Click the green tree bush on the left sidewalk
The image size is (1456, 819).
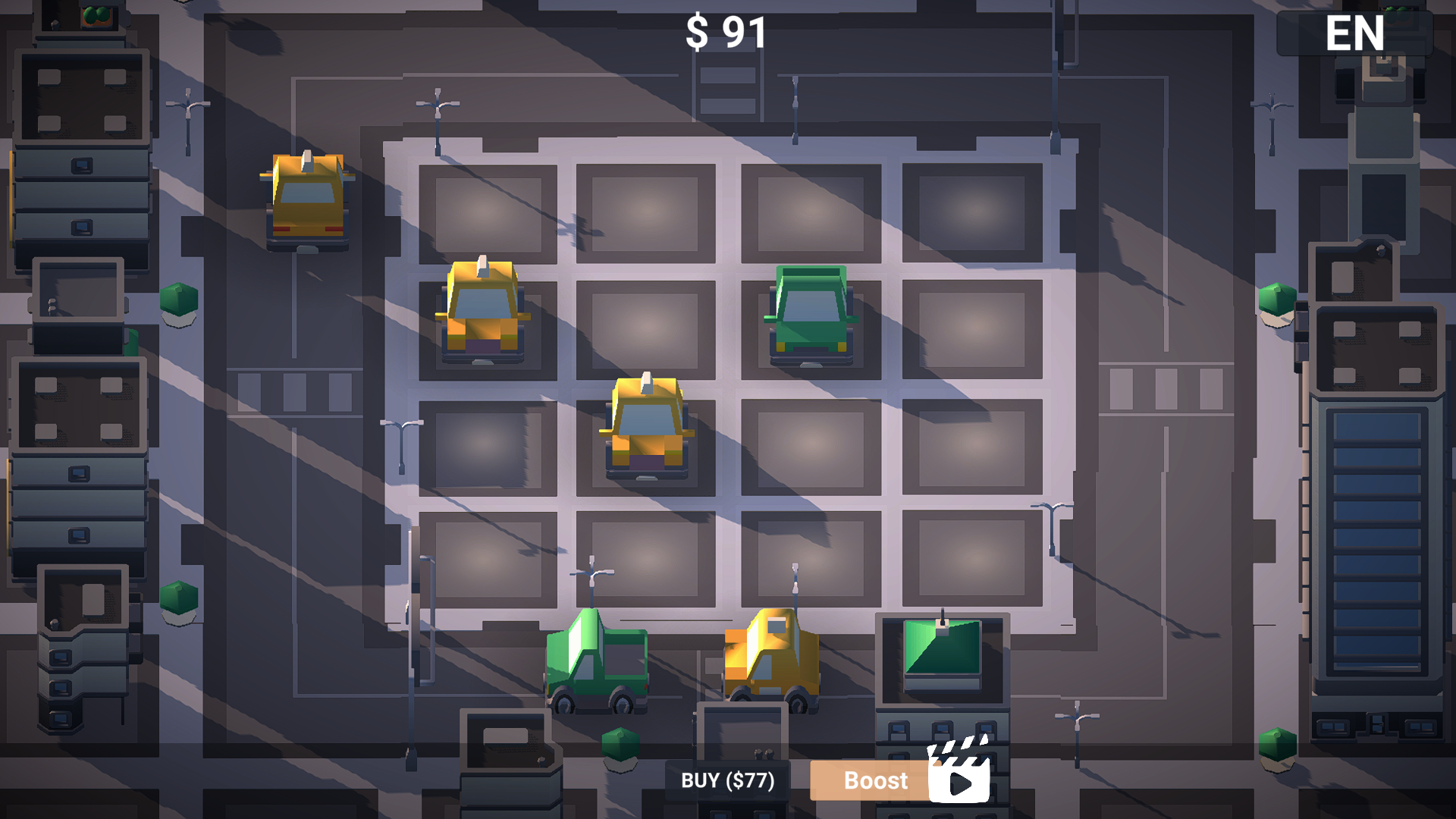[178, 300]
